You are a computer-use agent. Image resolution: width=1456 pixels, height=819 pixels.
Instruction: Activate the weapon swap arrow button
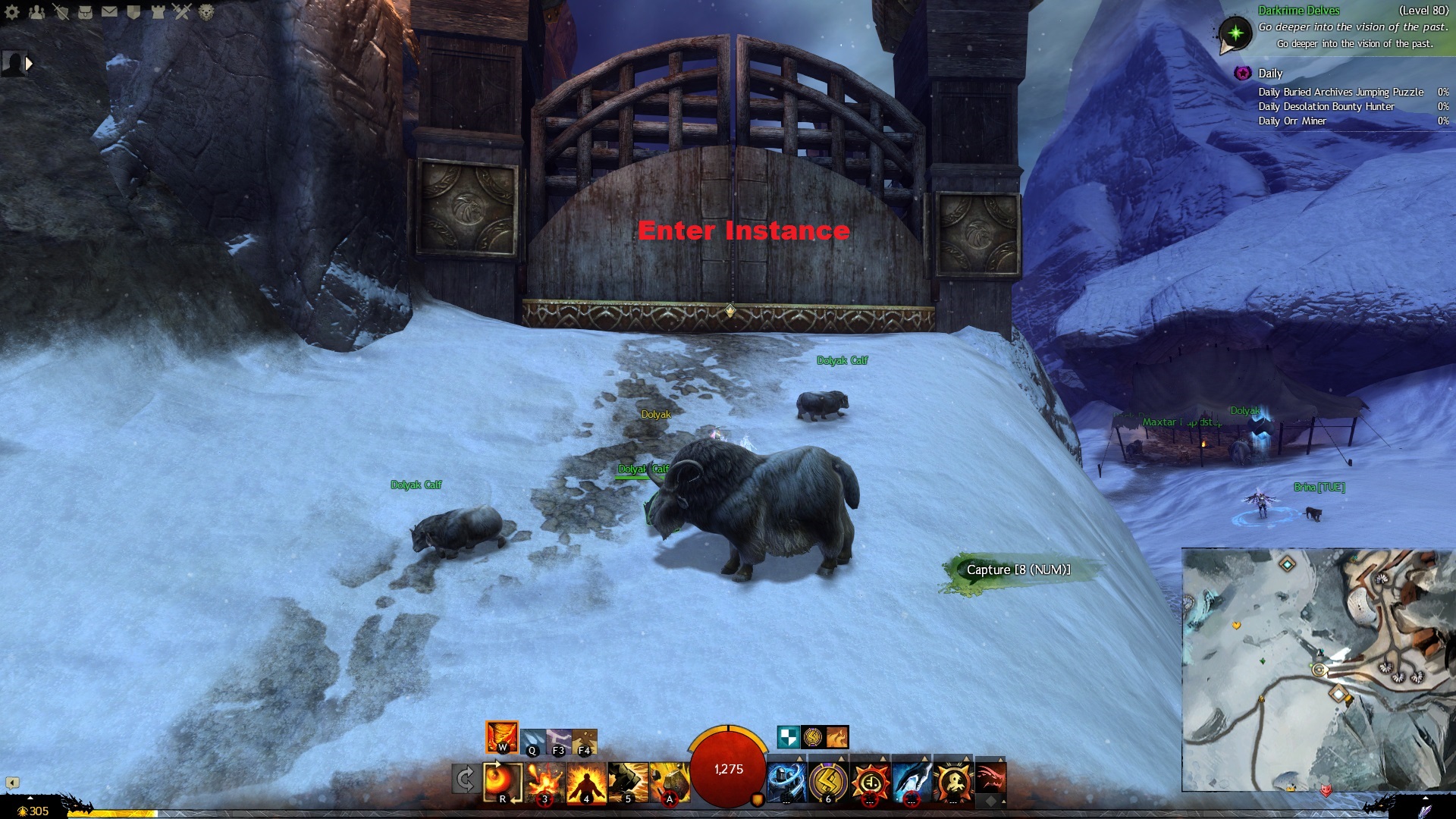(465, 780)
